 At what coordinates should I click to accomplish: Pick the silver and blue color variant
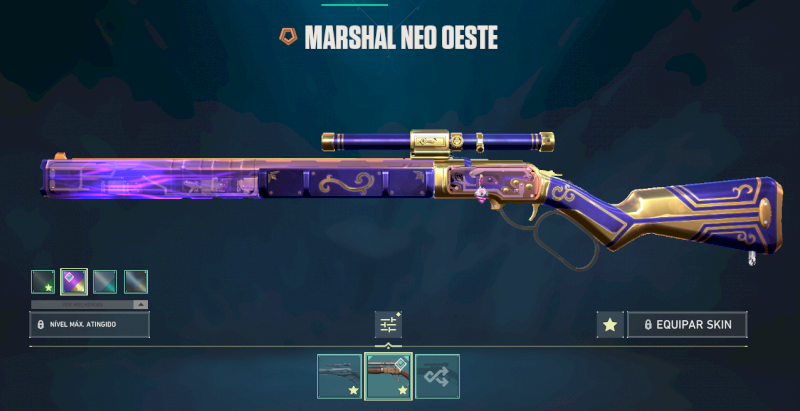[x=136, y=282]
